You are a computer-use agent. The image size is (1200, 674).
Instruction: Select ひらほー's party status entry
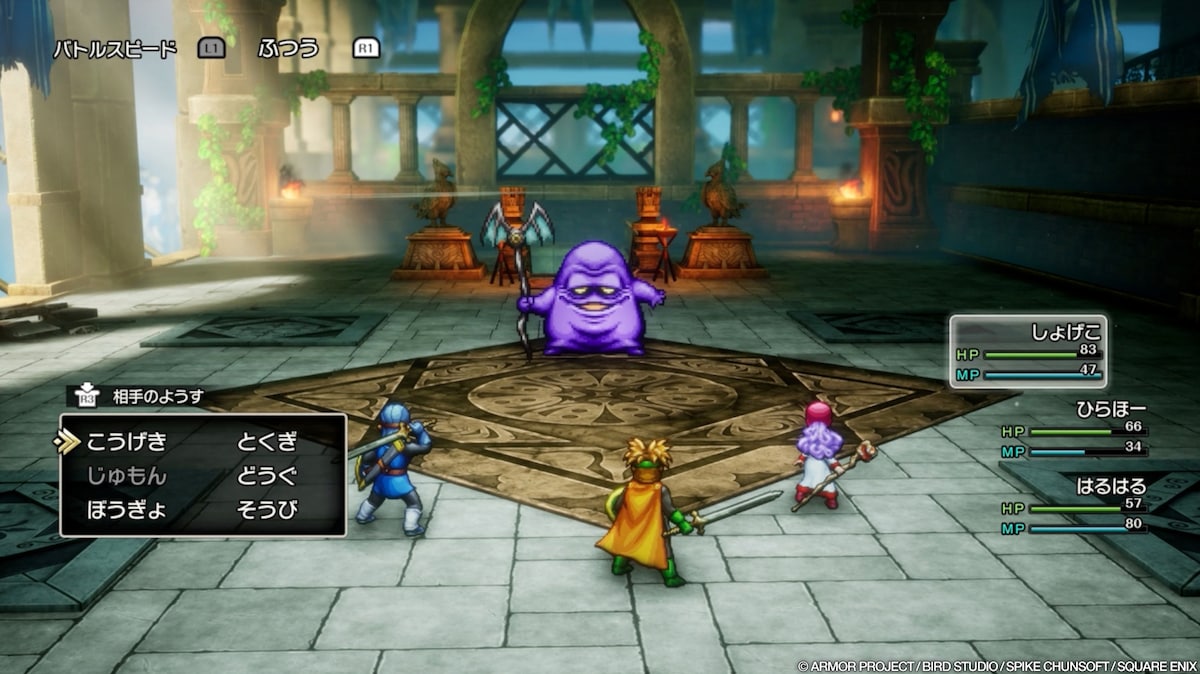click(1072, 429)
